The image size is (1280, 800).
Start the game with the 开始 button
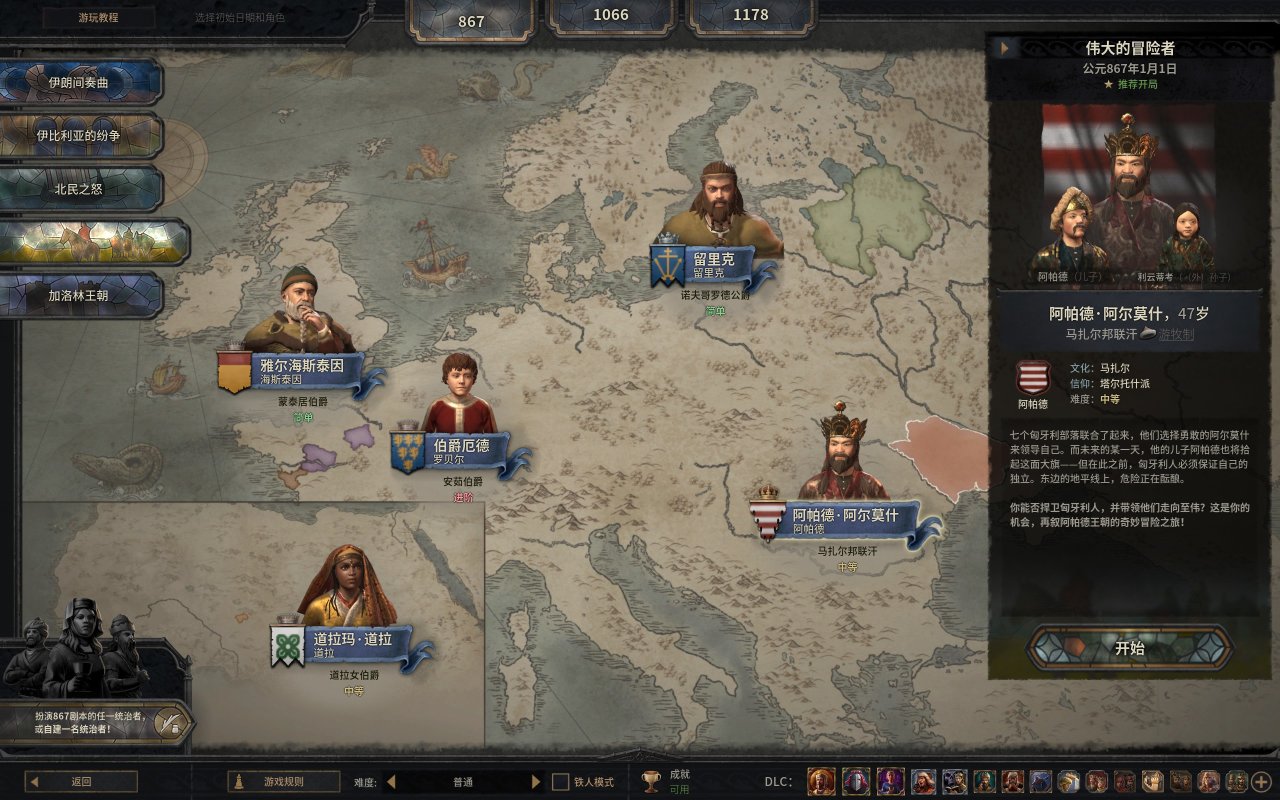click(1130, 648)
